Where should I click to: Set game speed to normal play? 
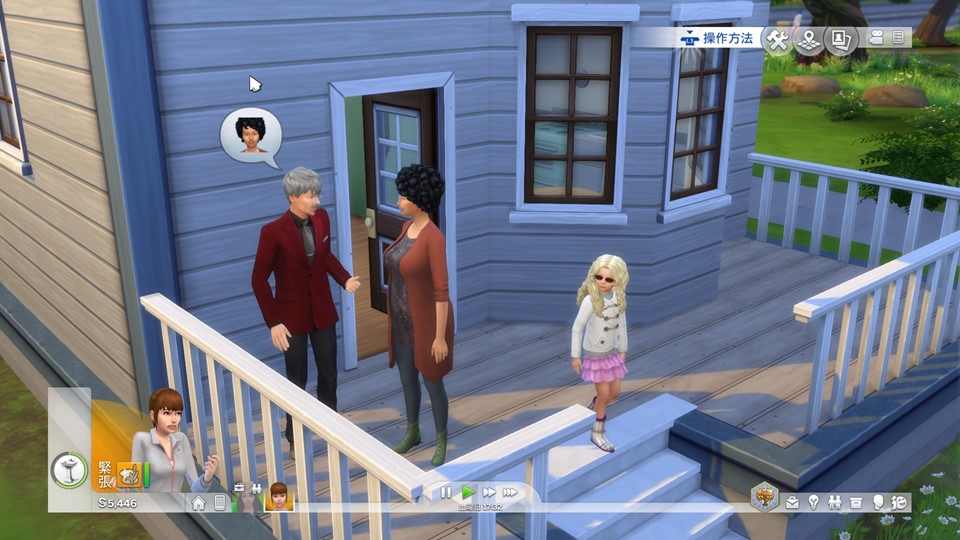coord(467,492)
